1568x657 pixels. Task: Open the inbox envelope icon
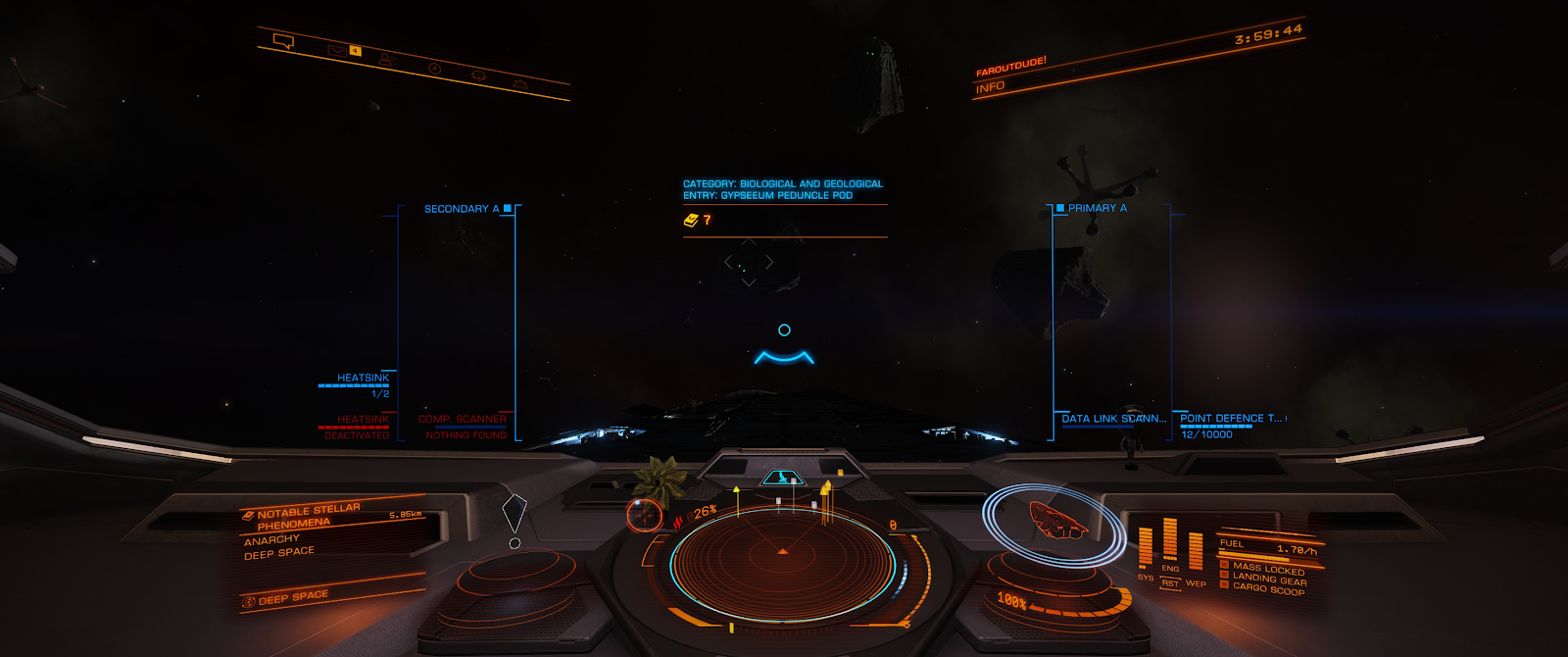[337, 49]
